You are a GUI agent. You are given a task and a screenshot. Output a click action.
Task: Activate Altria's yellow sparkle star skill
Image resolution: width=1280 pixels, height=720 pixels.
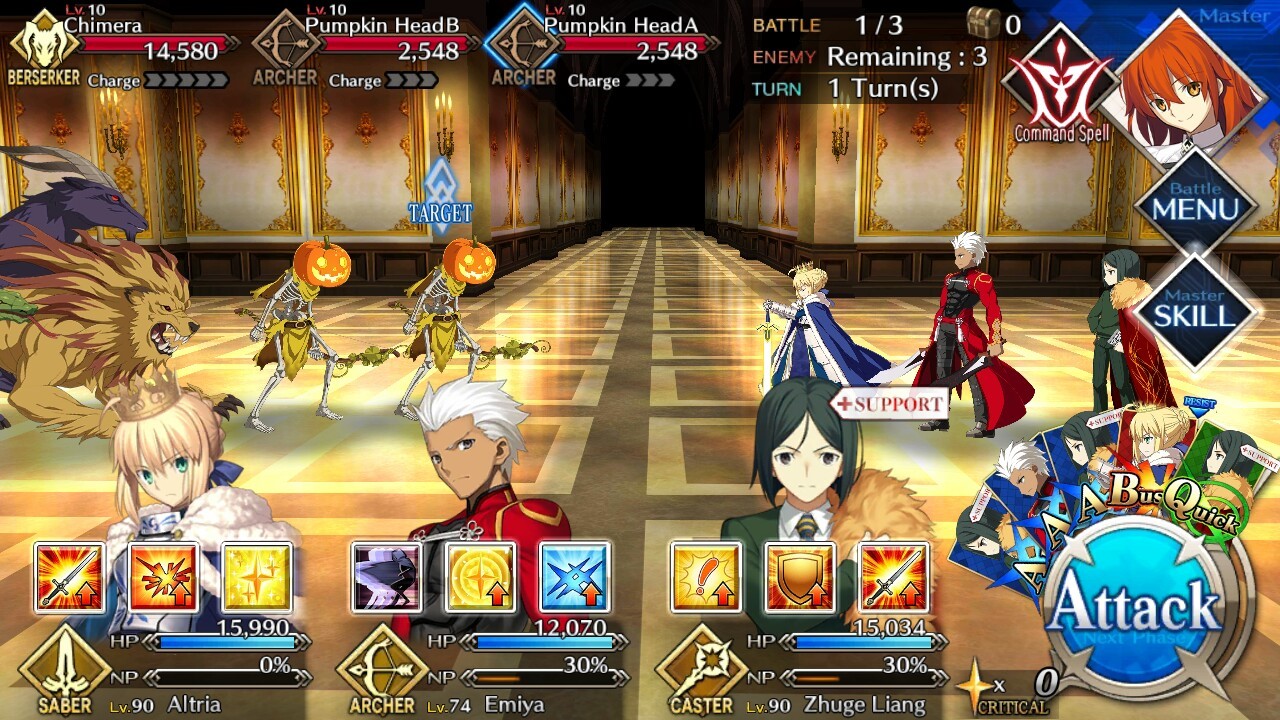tap(256, 577)
